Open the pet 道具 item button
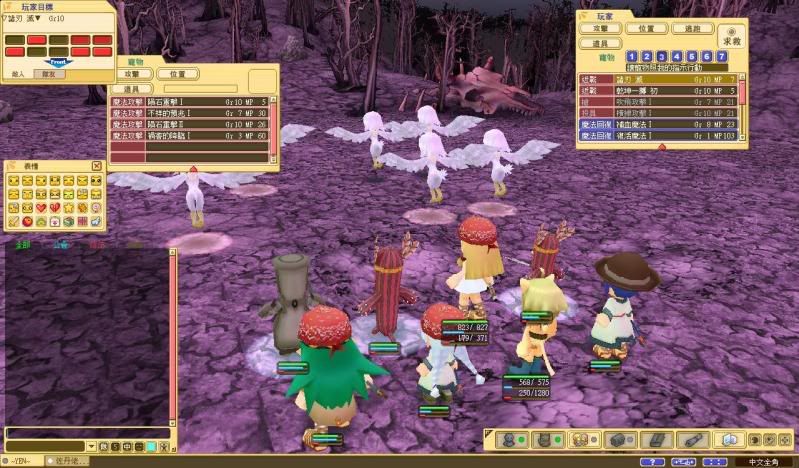 pos(132,89)
